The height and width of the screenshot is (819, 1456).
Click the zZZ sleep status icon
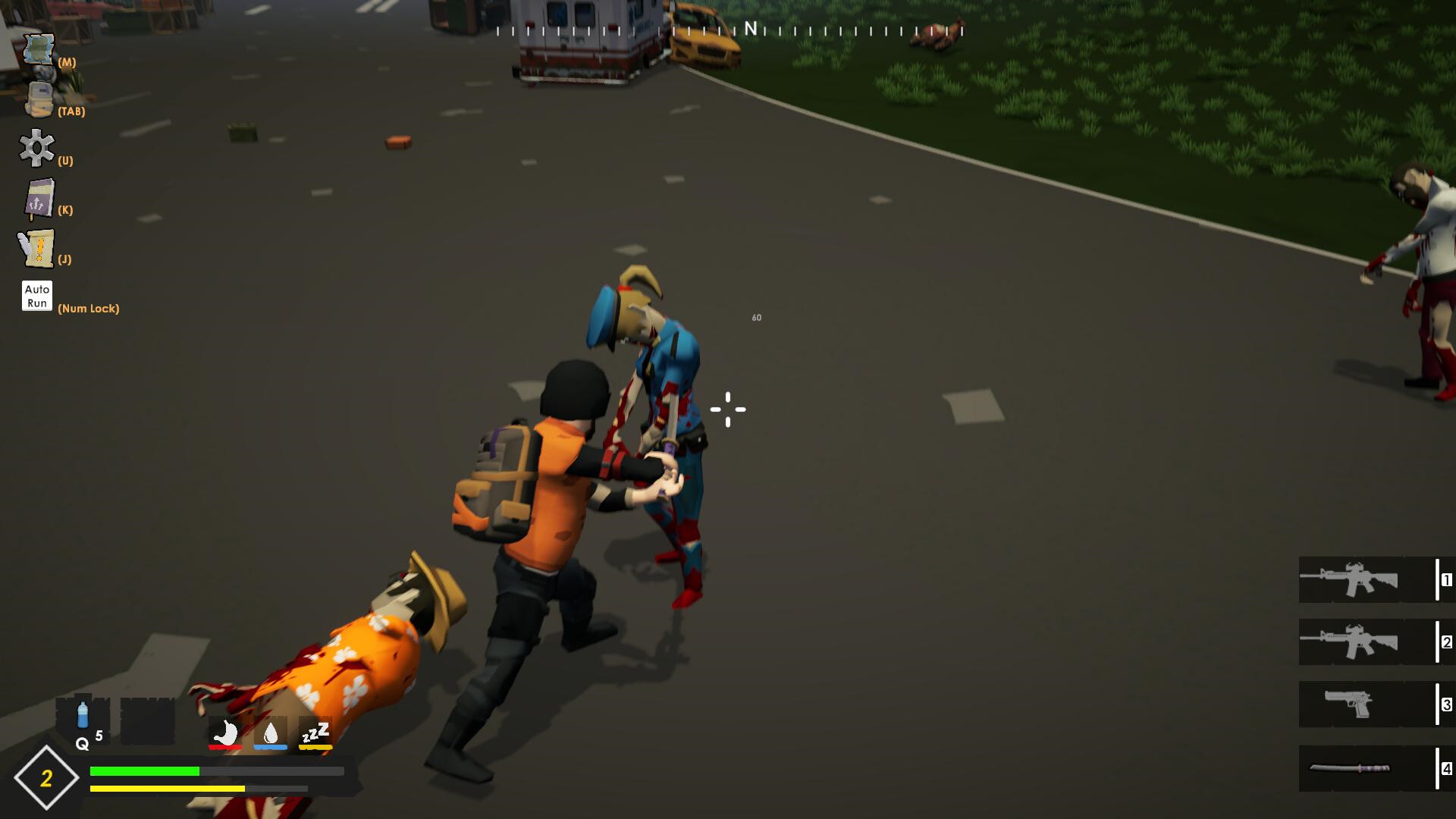(x=315, y=732)
